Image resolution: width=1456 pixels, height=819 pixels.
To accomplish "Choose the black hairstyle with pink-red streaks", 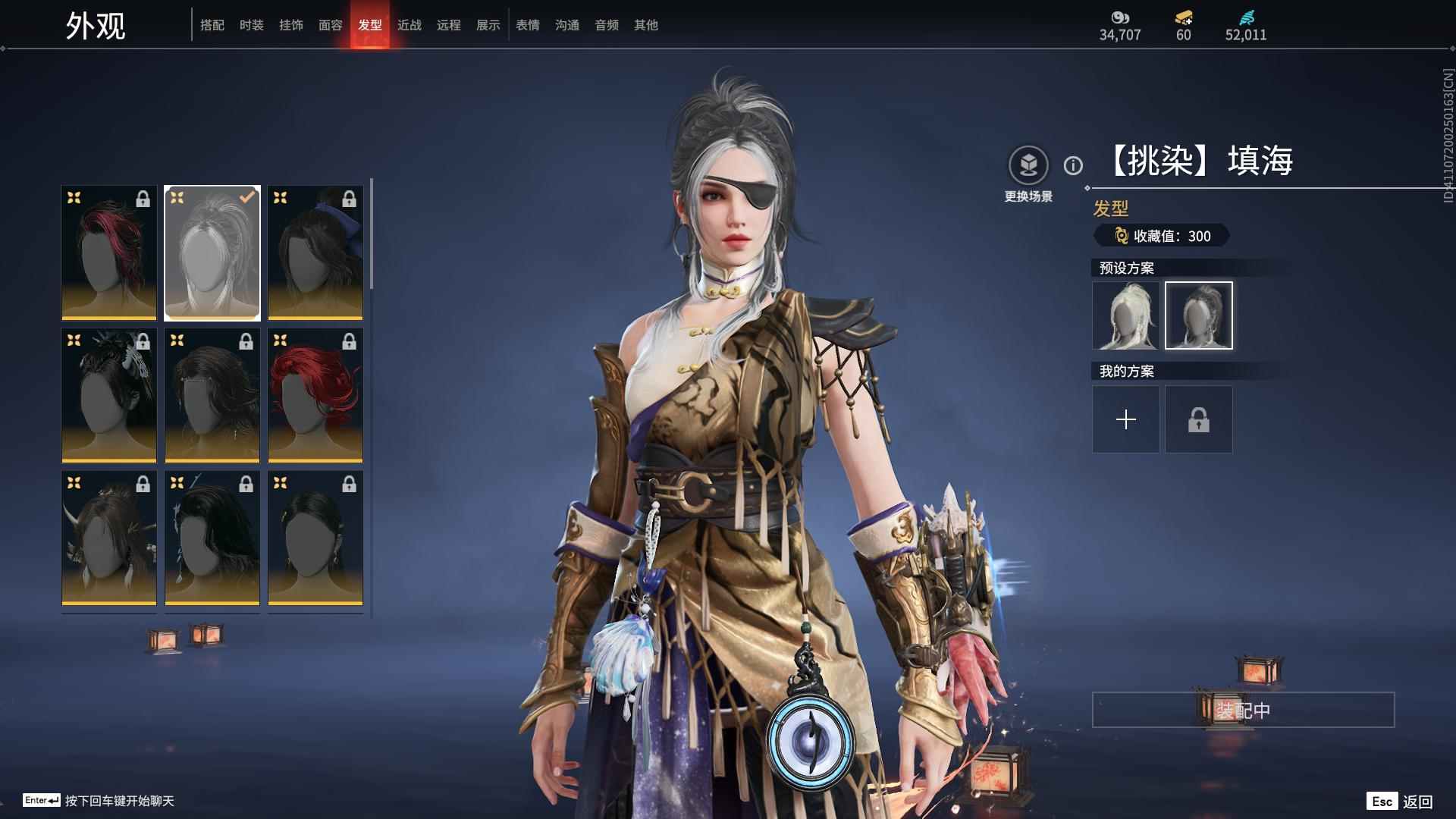I will tap(109, 253).
